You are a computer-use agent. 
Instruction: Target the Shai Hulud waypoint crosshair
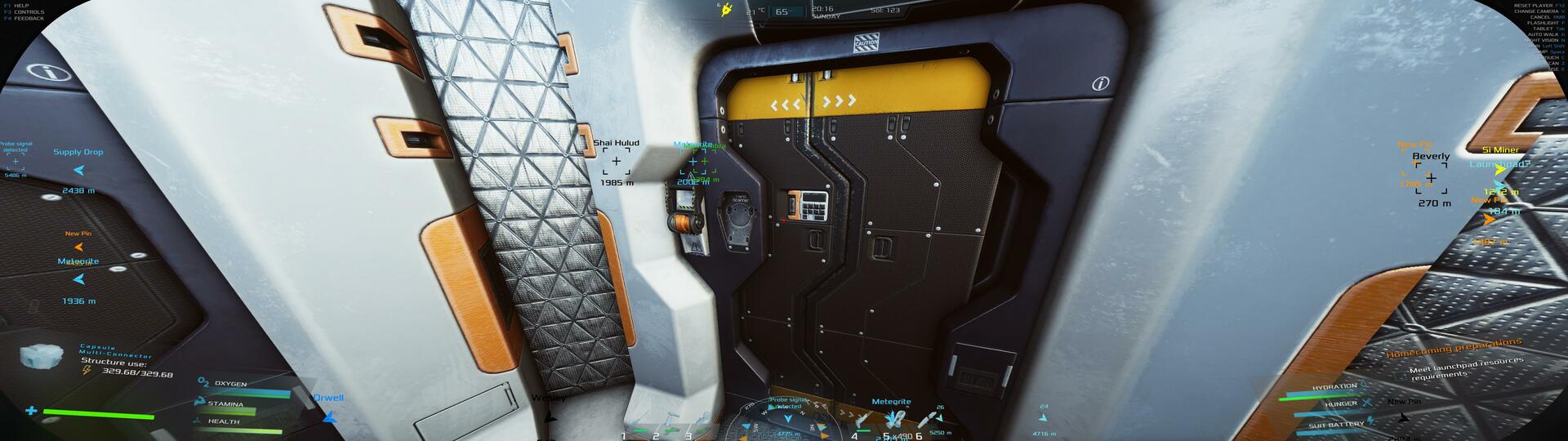[616, 161]
